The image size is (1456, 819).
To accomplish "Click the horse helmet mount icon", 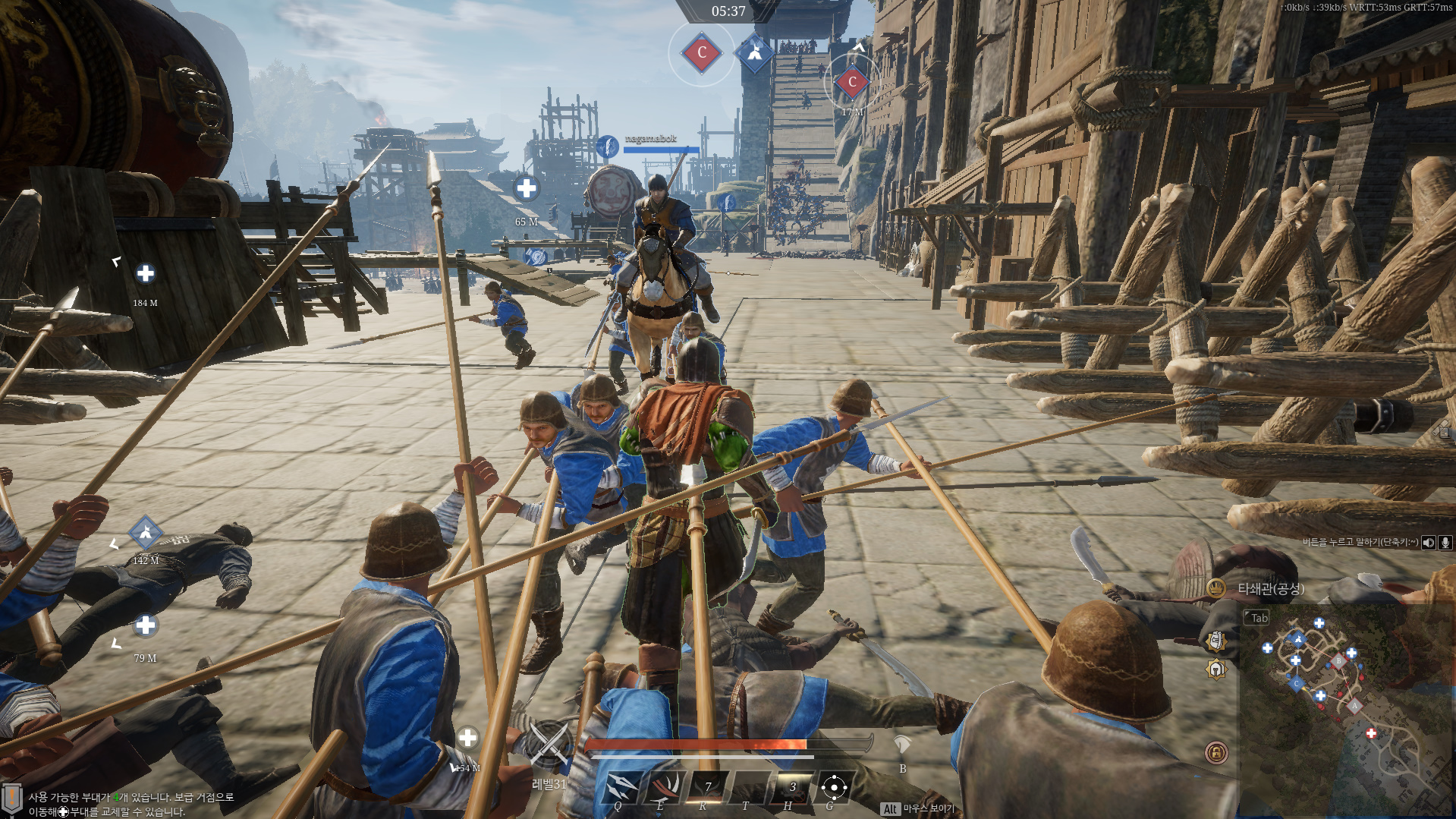I will click(902, 744).
